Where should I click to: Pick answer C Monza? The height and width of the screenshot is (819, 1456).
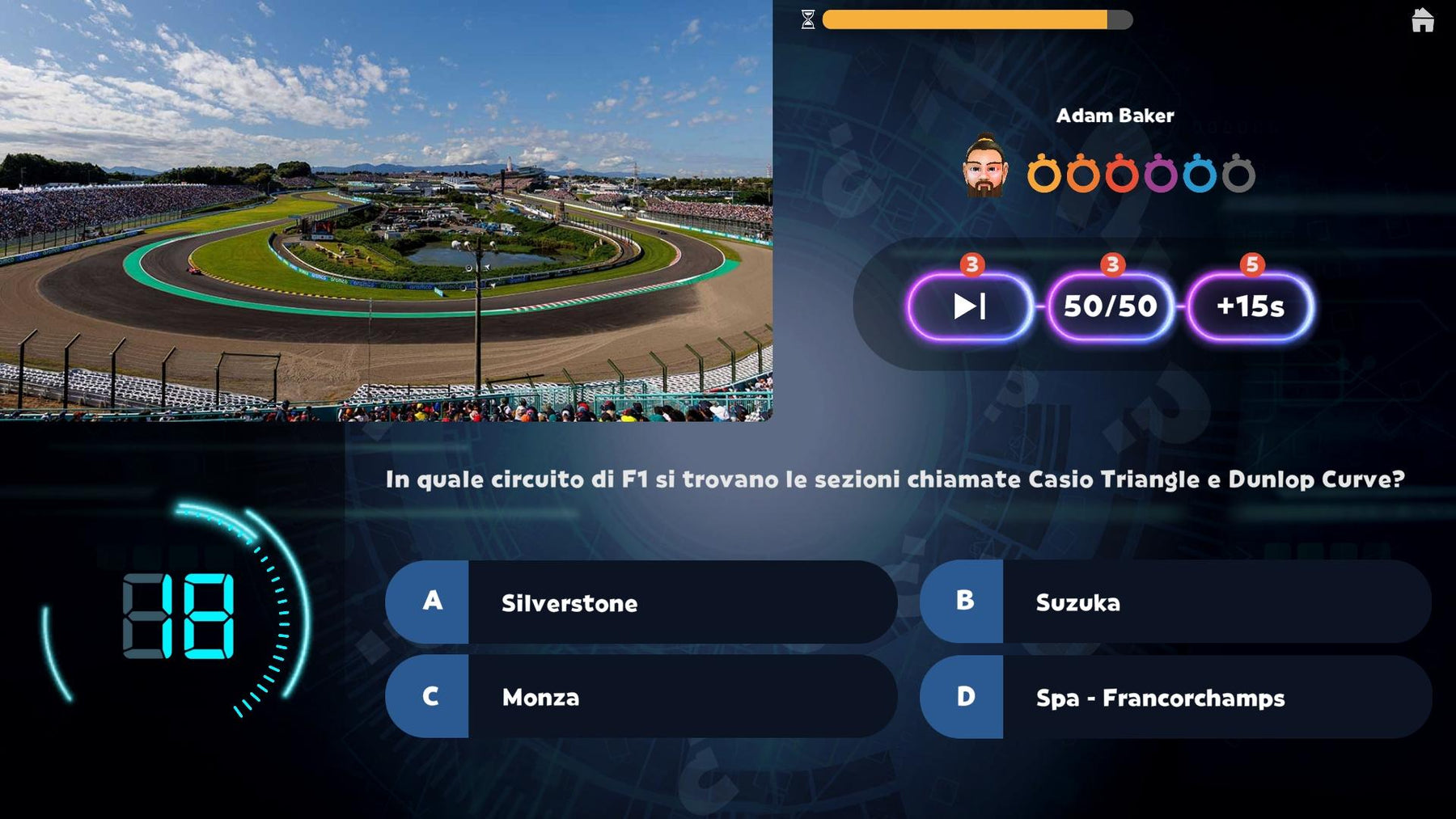(x=641, y=697)
